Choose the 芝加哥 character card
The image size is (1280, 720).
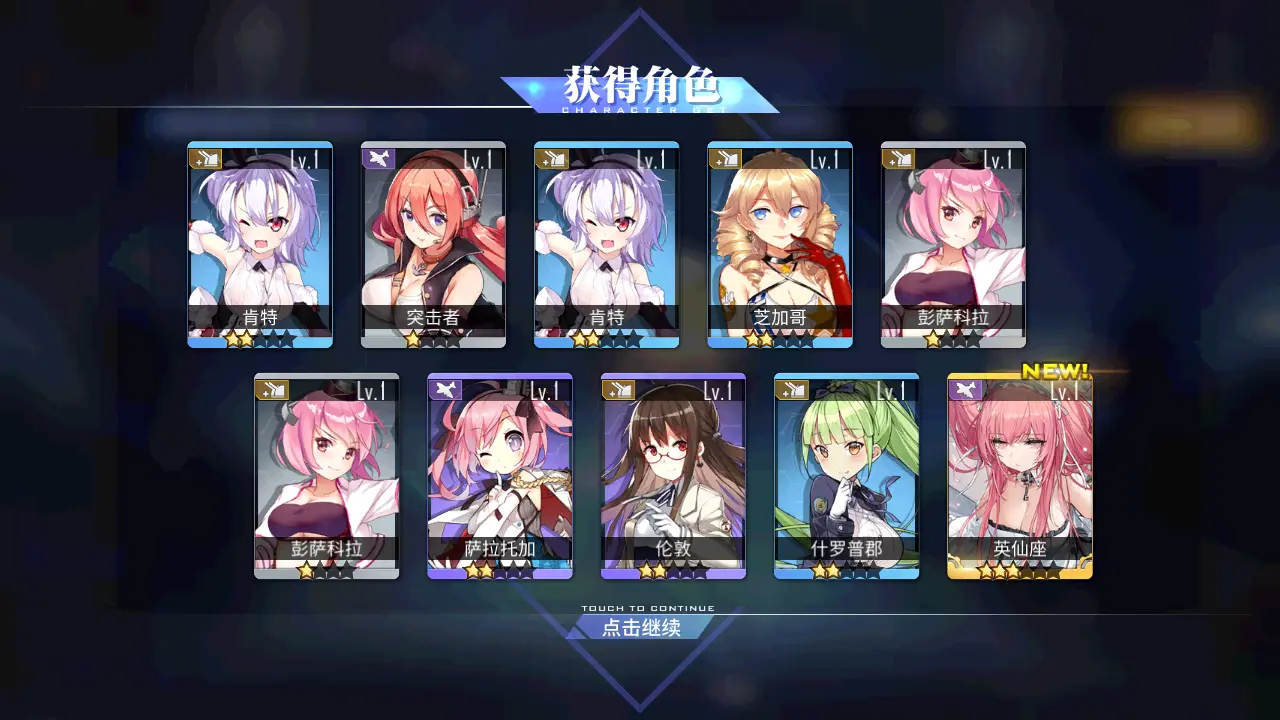click(x=780, y=244)
